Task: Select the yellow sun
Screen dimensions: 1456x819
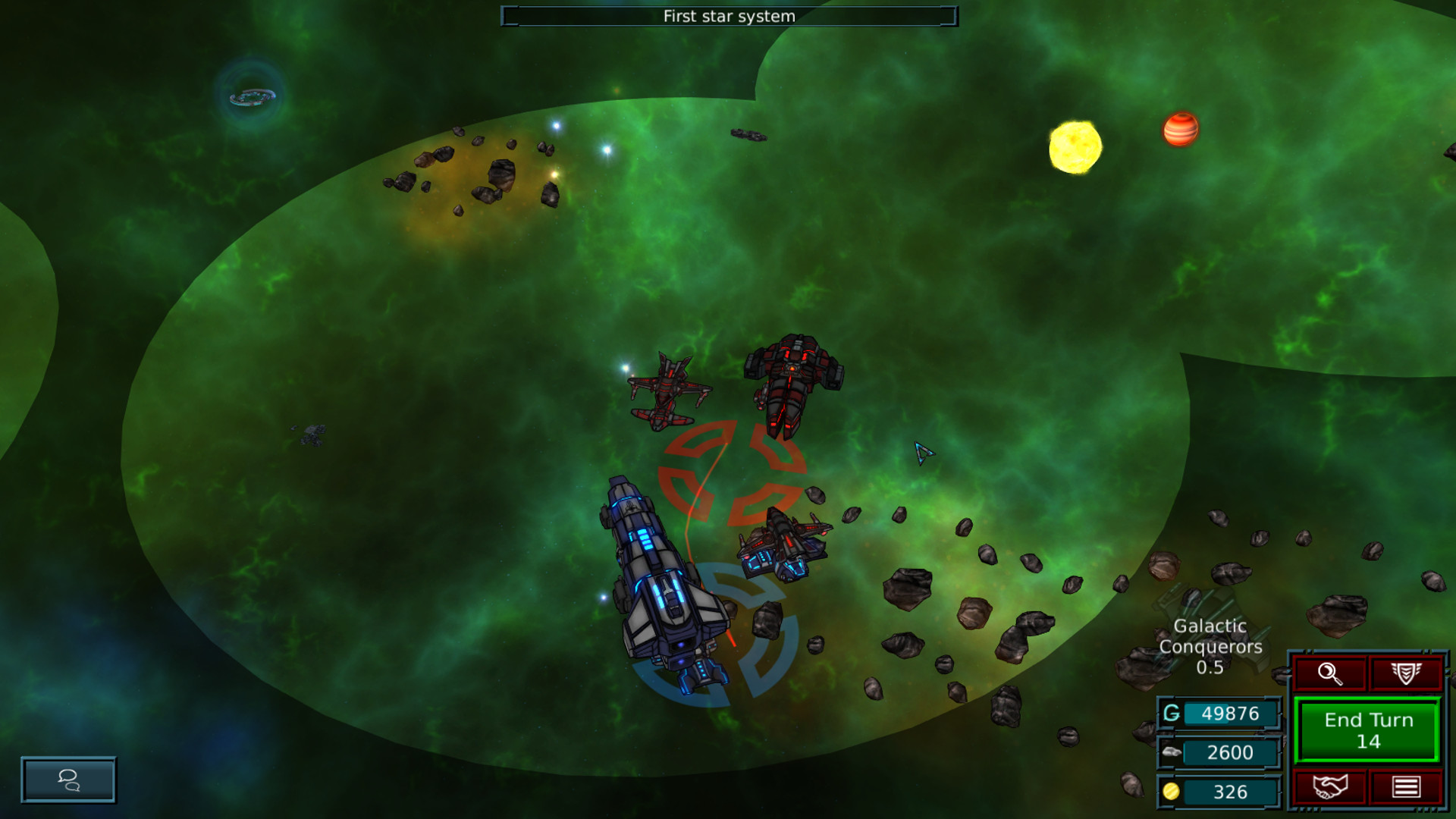Action: [1075, 145]
